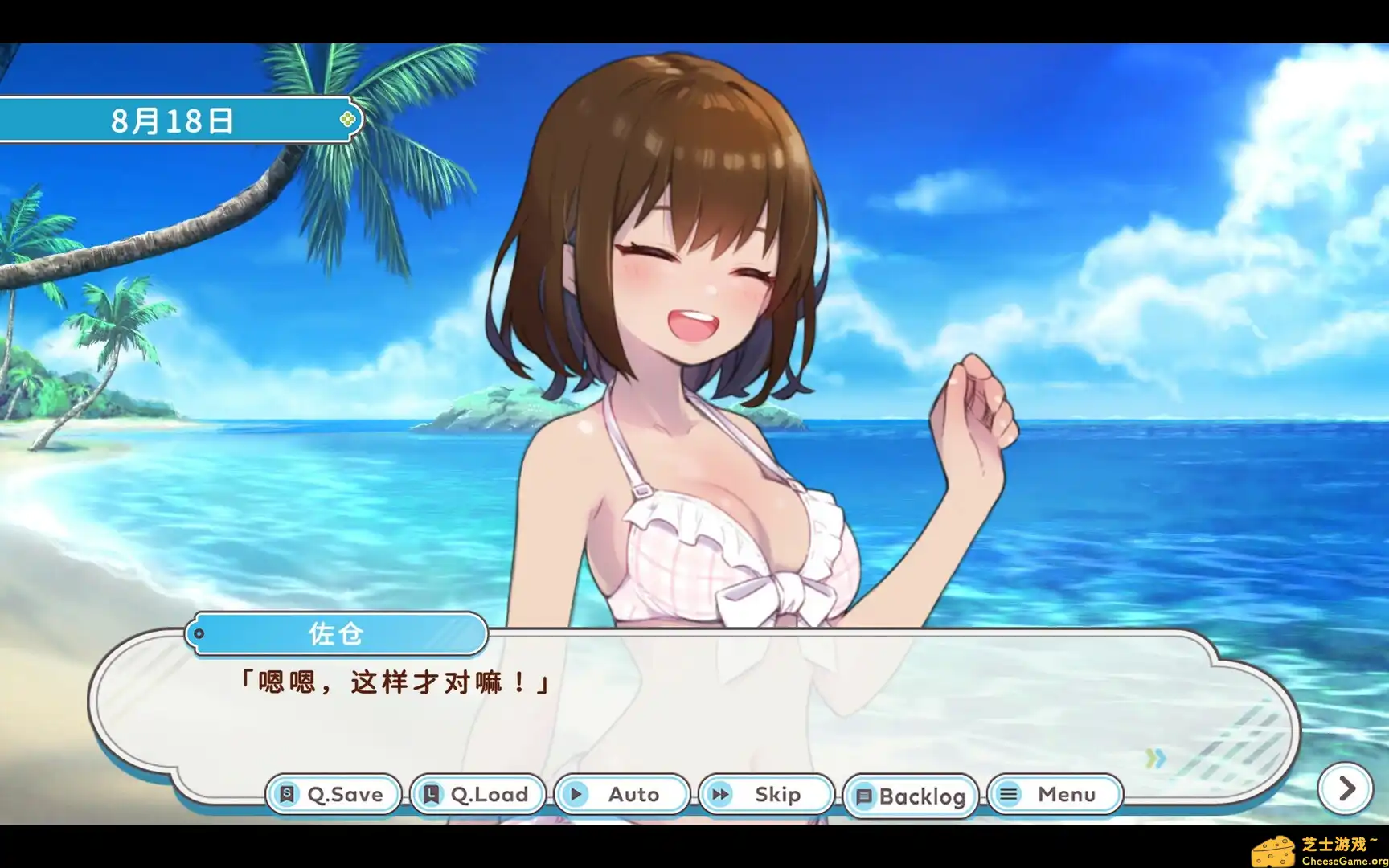Image resolution: width=1389 pixels, height=868 pixels.
Task: Select the play triangle icon beside Auto
Action: click(x=576, y=794)
